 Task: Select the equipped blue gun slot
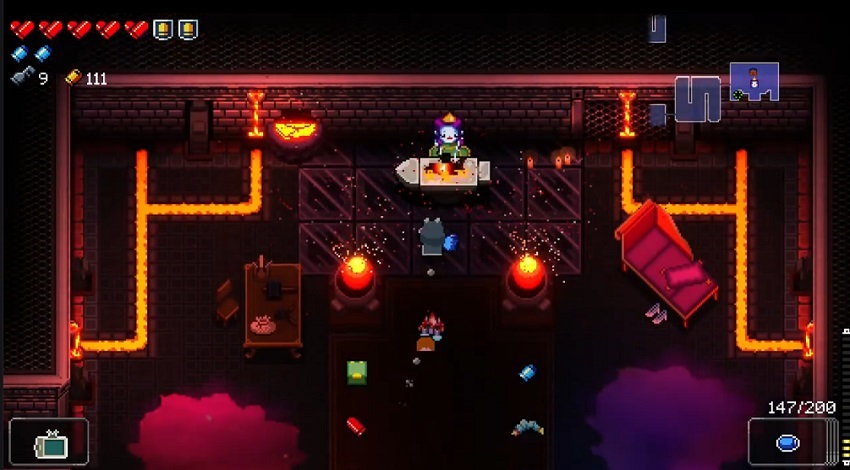coord(787,442)
